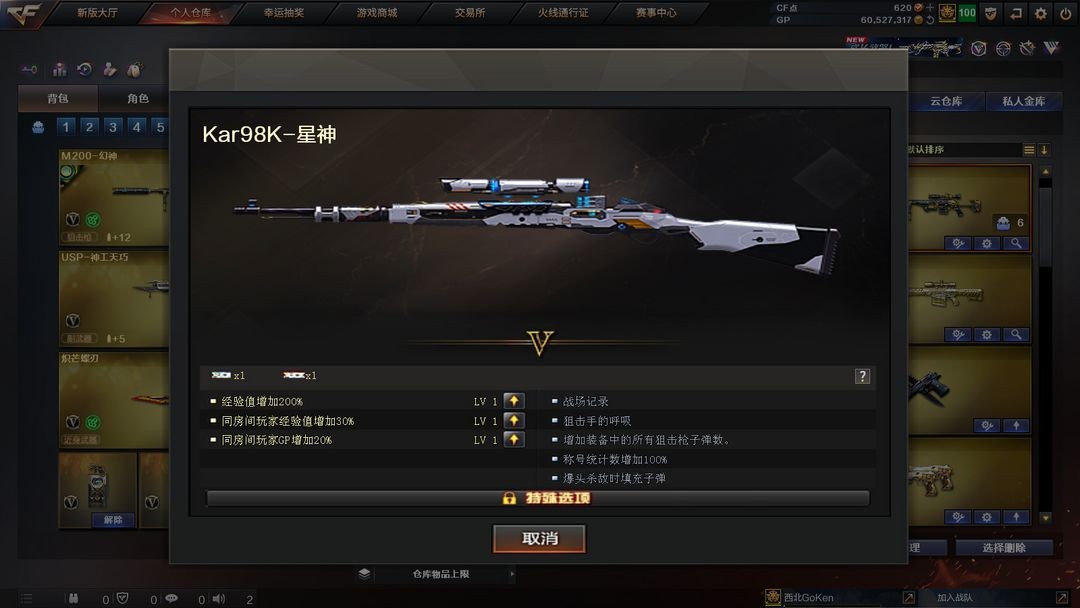Open the 云仓库 cloud storage tab

[x=945, y=101]
